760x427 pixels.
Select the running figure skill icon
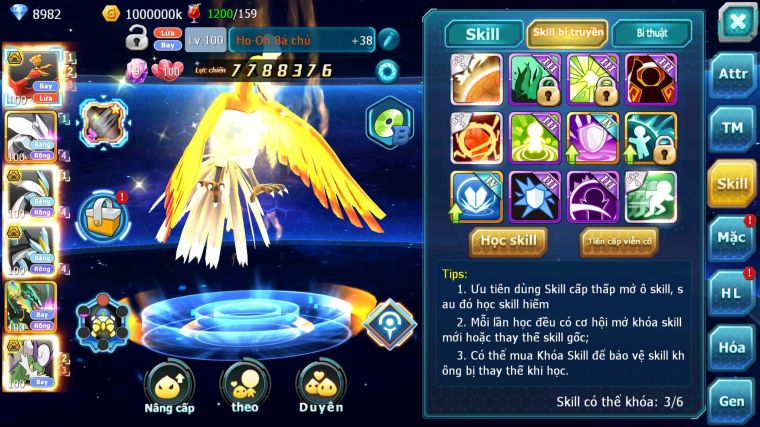[x=650, y=195]
